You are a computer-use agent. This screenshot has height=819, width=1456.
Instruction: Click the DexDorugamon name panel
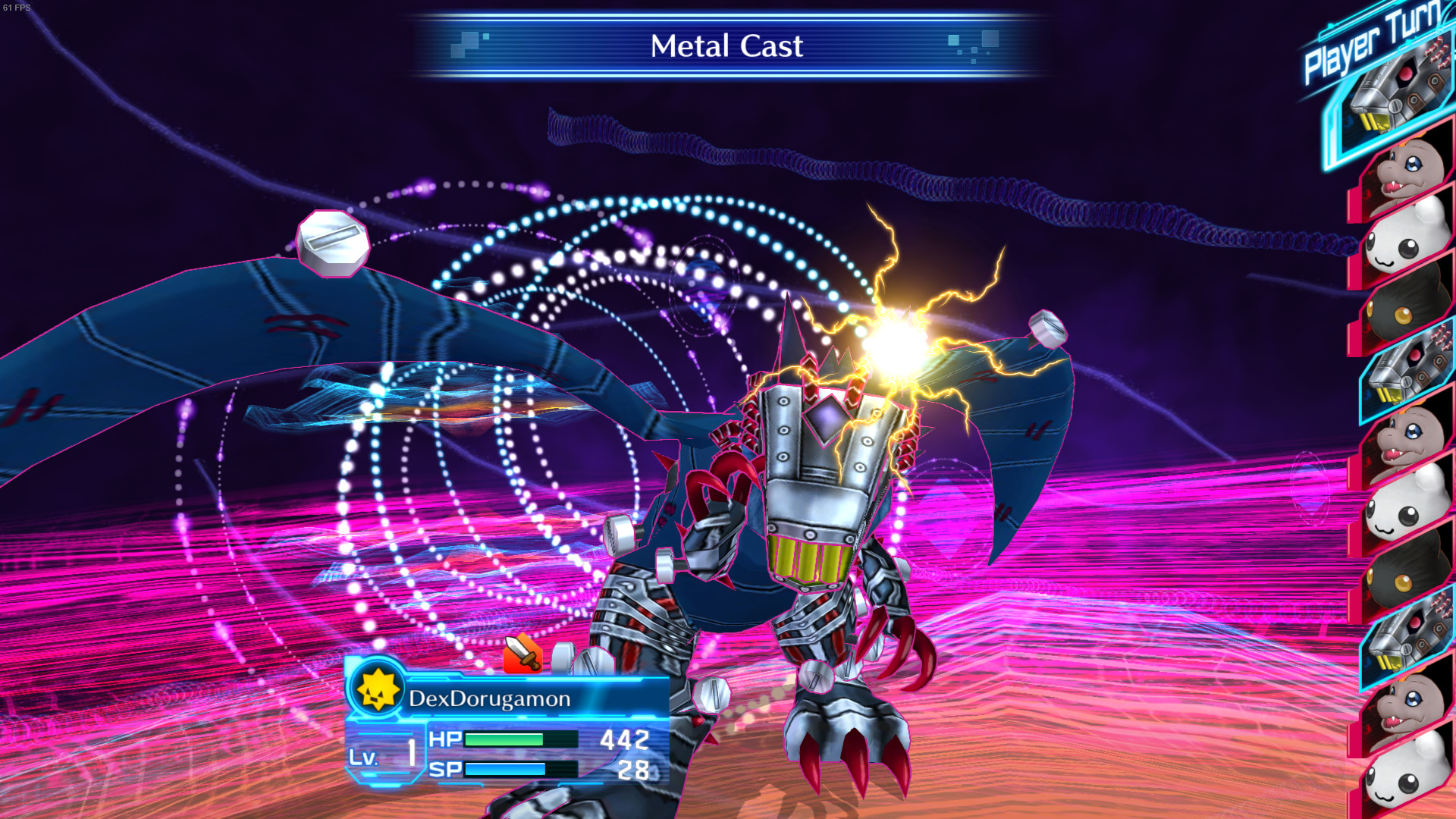tap(490, 698)
